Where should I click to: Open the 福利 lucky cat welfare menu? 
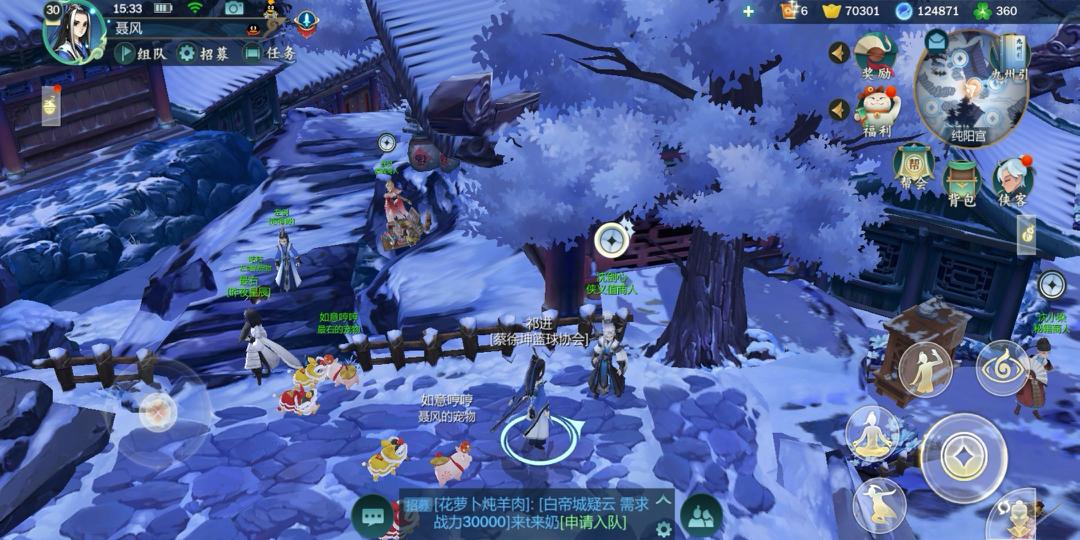pos(876,110)
